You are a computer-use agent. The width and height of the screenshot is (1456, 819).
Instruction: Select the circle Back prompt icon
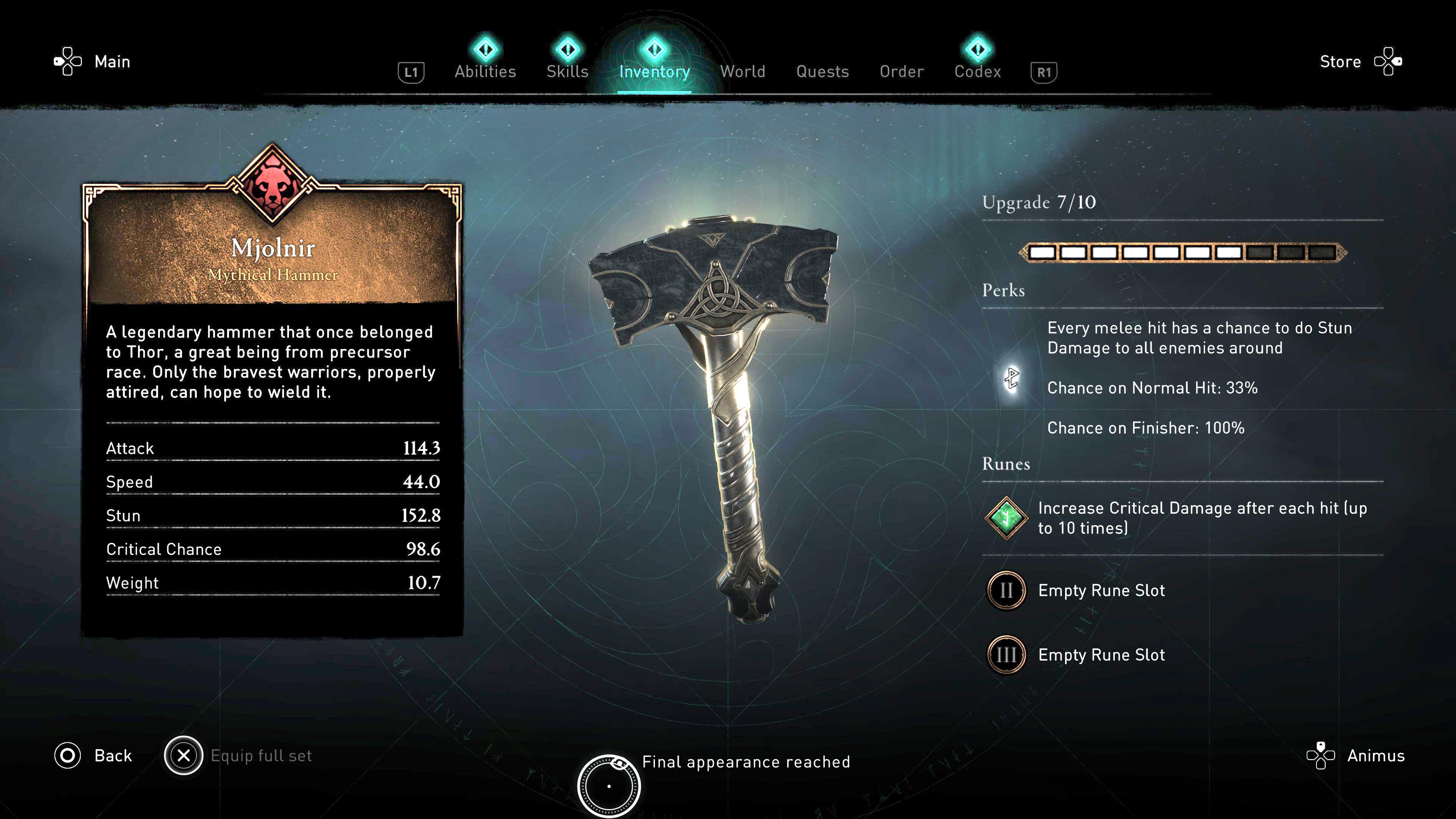tap(67, 755)
